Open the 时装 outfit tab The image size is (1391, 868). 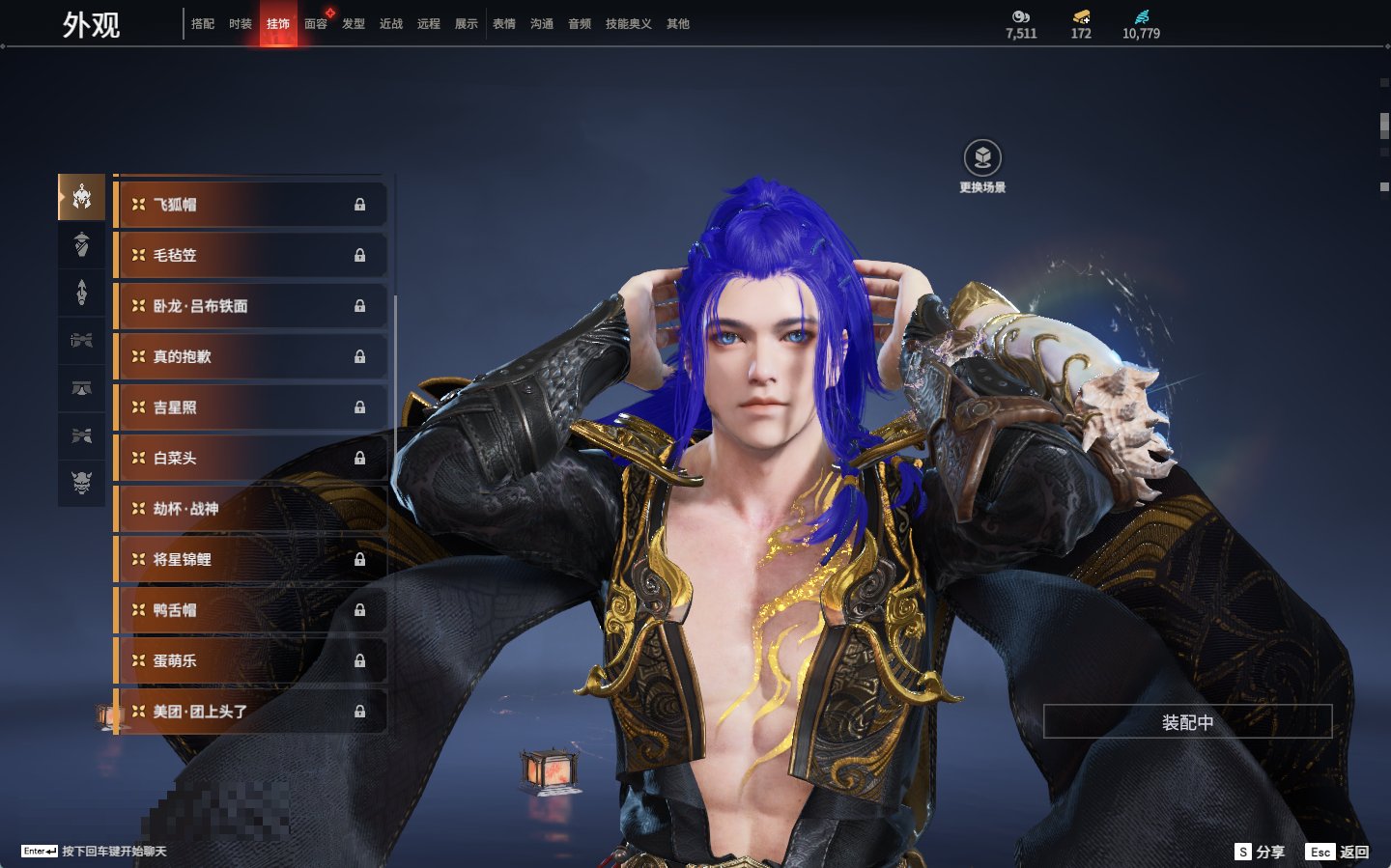[x=241, y=24]
